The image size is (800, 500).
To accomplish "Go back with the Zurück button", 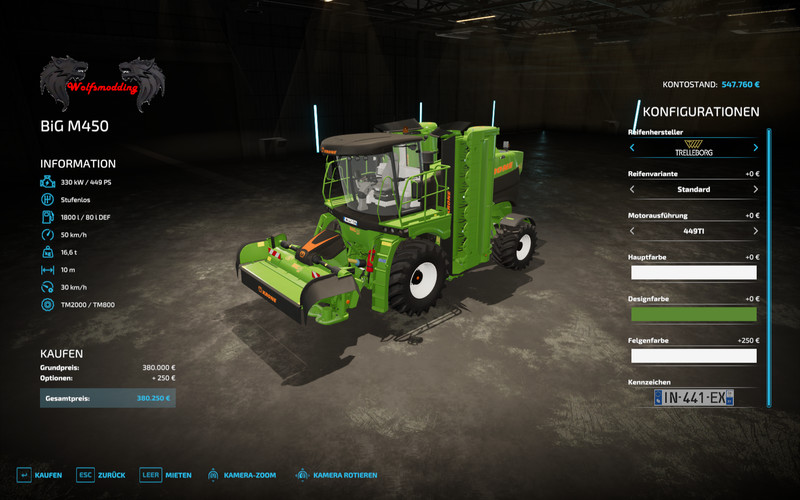I will click(x=101, y=474).
